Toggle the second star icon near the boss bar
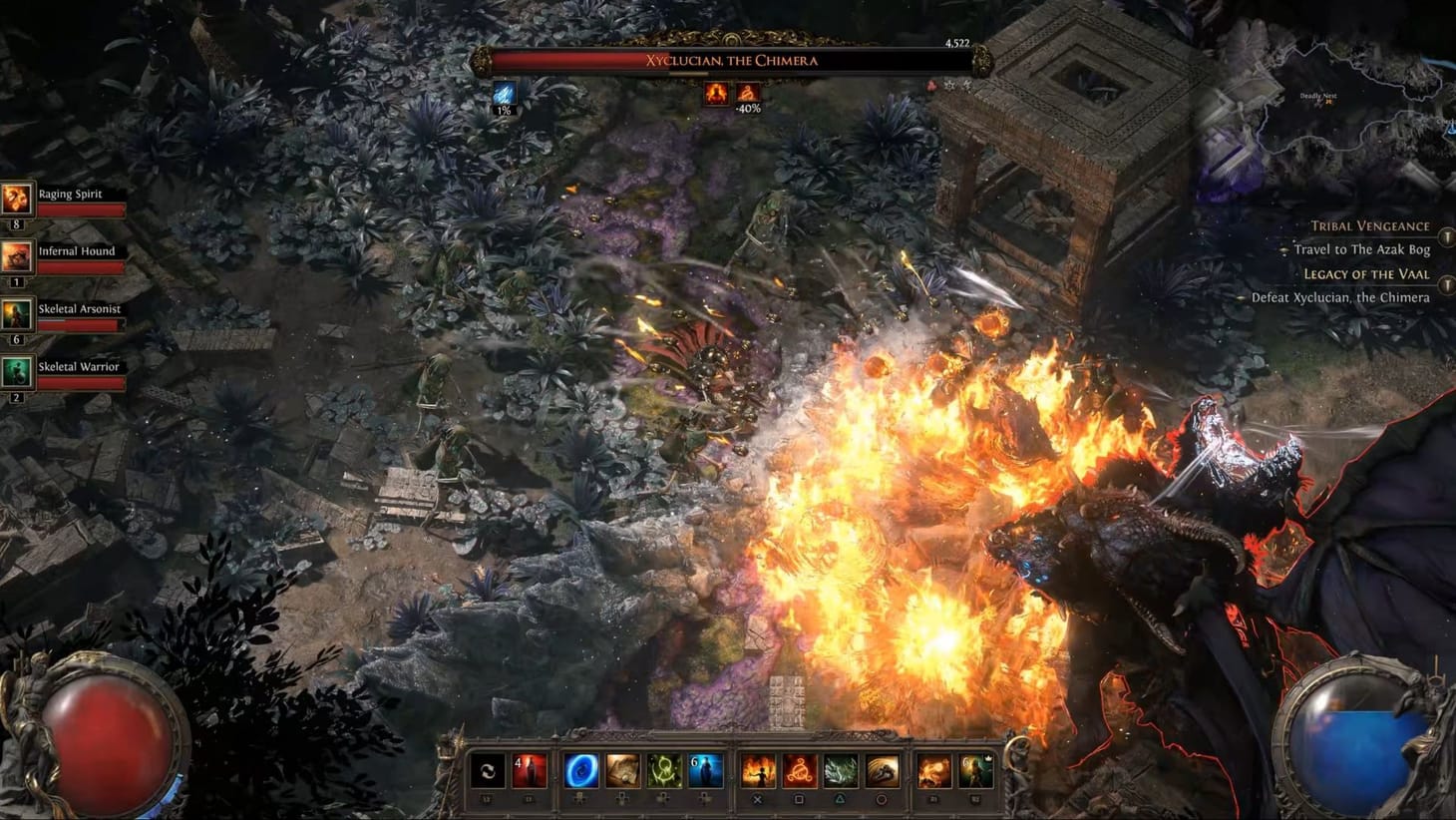Image resolution: width=1456 pixels, height=820 pixels. click(967, 85)
